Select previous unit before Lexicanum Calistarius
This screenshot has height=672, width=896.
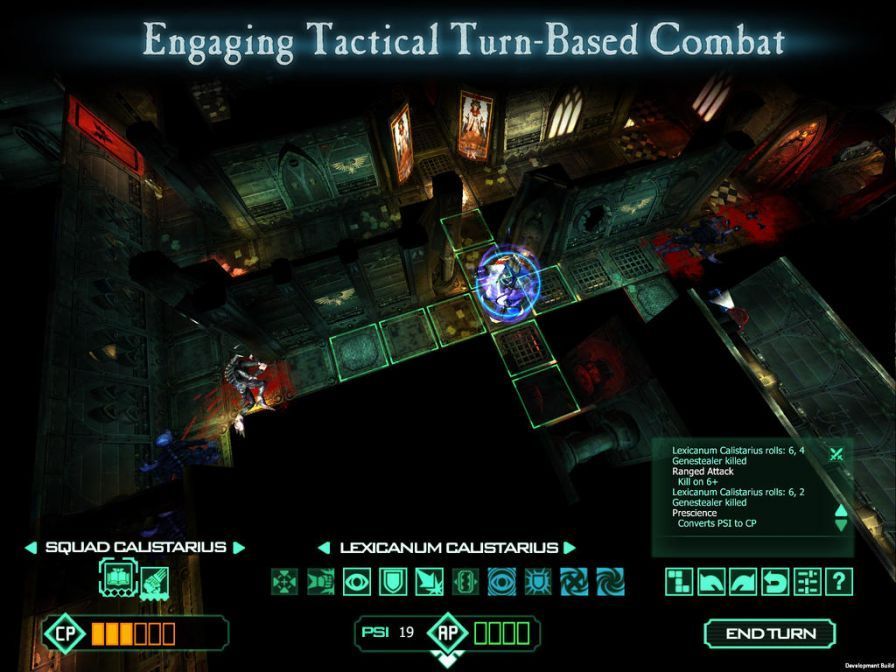[324, 548]
